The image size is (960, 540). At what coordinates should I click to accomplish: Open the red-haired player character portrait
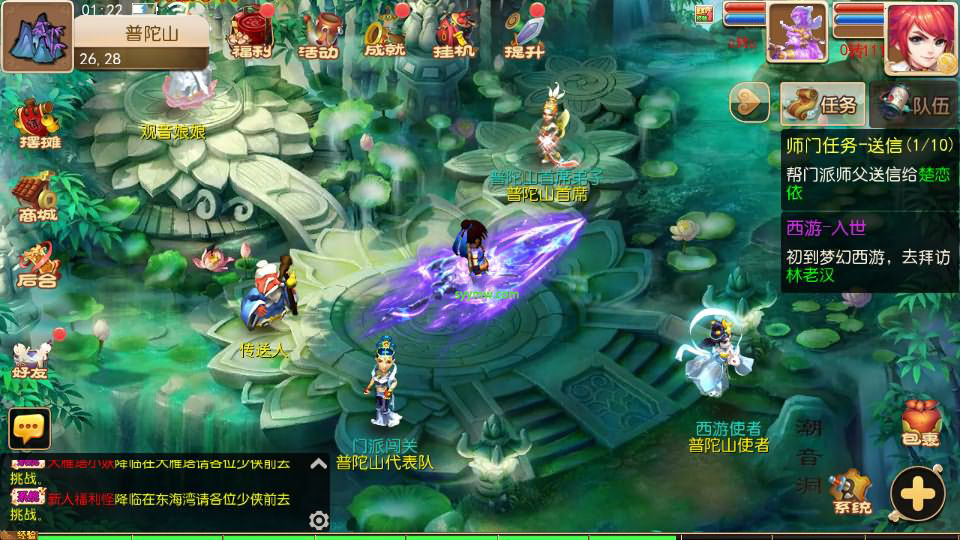pyautogui.click(x=920, y=36)
